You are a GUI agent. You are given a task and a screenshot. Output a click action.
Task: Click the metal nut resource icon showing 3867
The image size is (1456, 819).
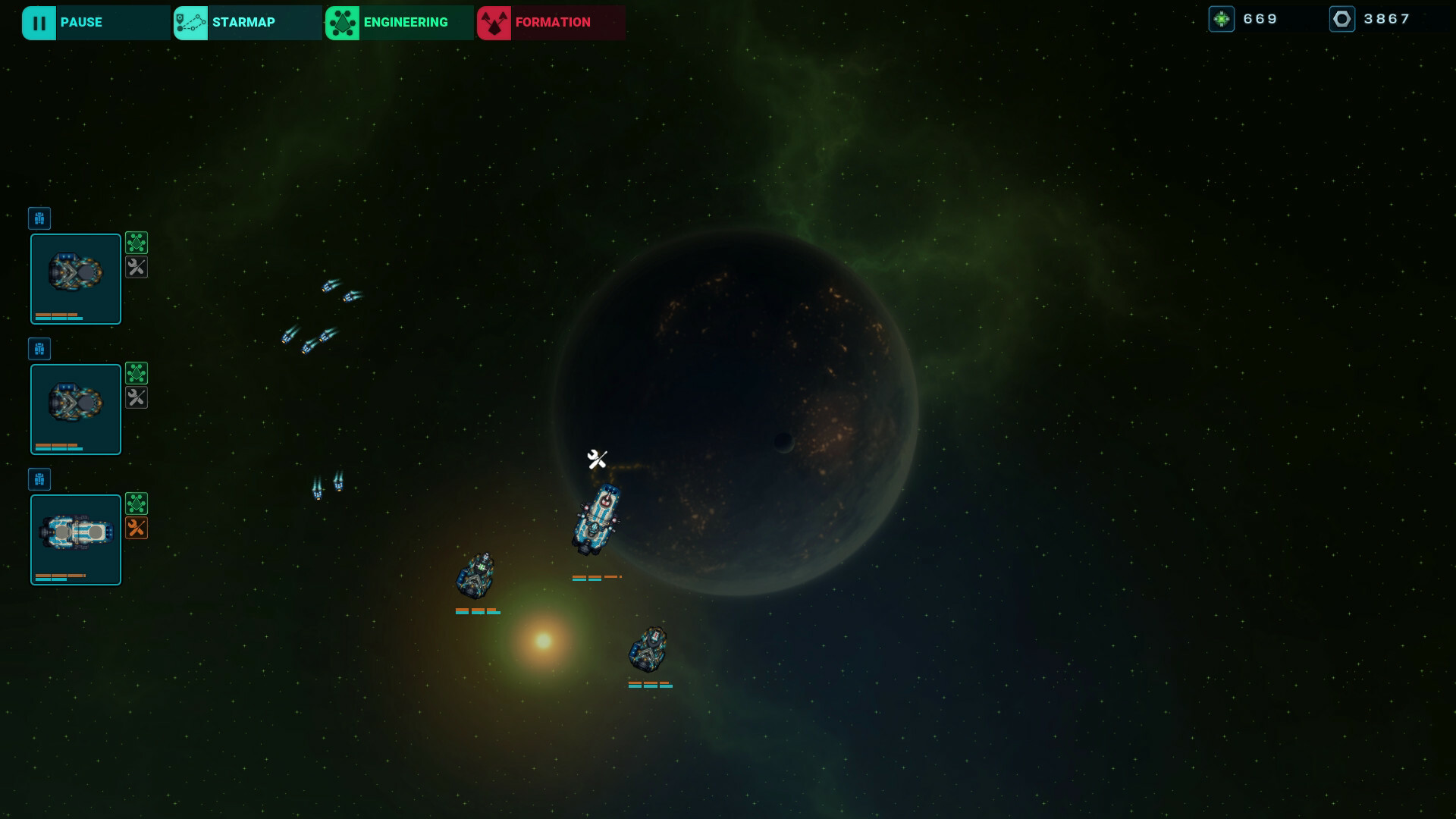point(1342,19)
